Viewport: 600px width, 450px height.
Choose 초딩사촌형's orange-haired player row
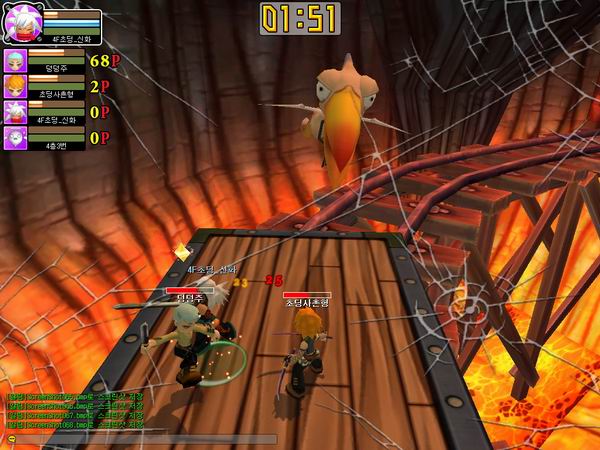pos(48,87)
